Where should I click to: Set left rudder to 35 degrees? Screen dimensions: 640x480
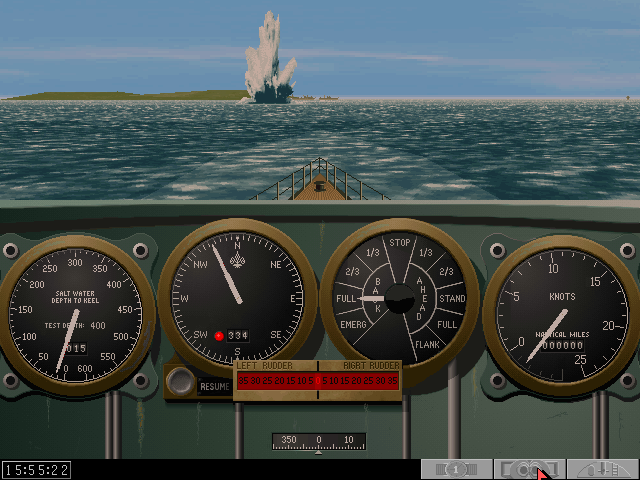coord(242,381)
